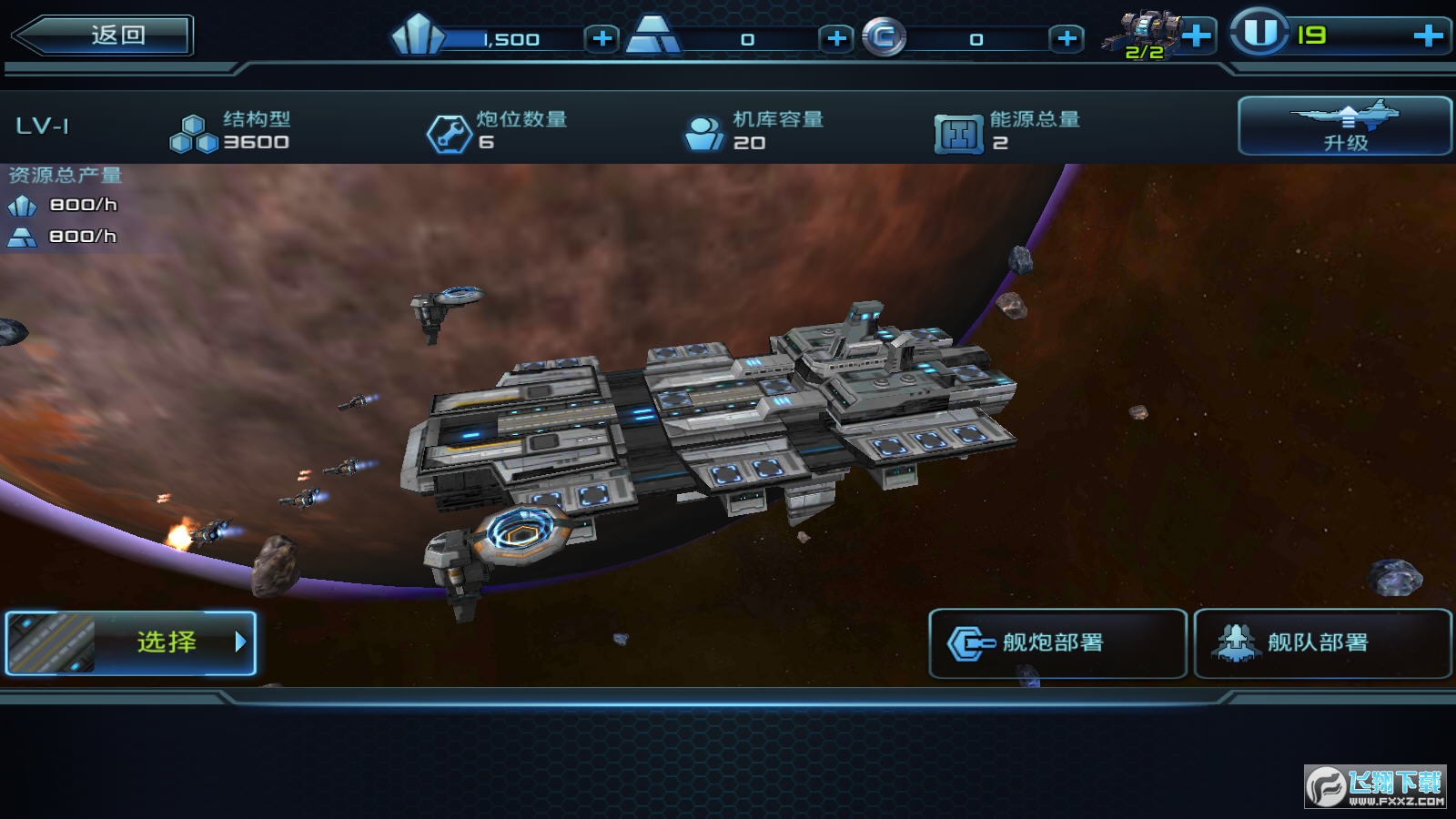Screen dimensions: 1456x819
Task: Go back with the 返回 button
Action: [x=103, y=35]
